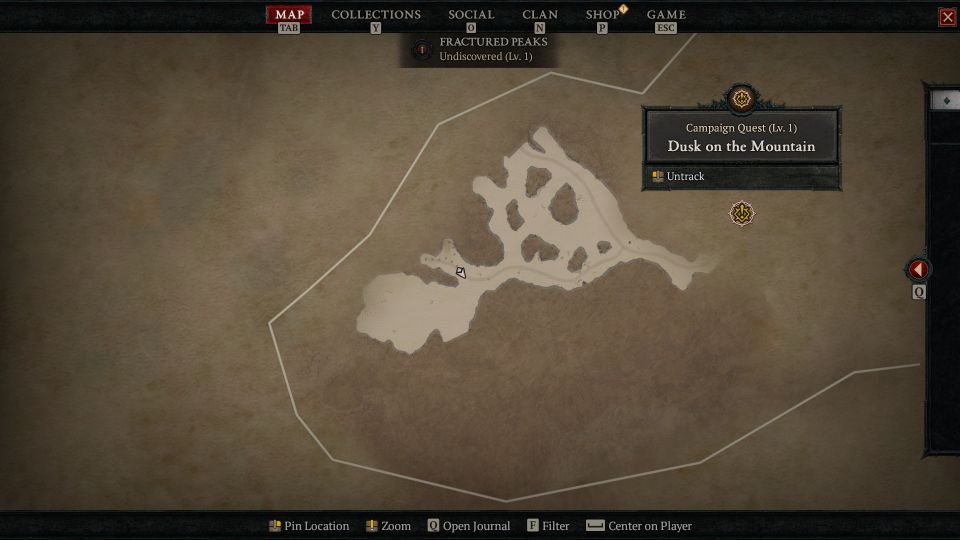Image resolution: width=960 pixels, height=540 pixels.
Task: Expand the journal with the red arrow
Action: tap(918, 269)
